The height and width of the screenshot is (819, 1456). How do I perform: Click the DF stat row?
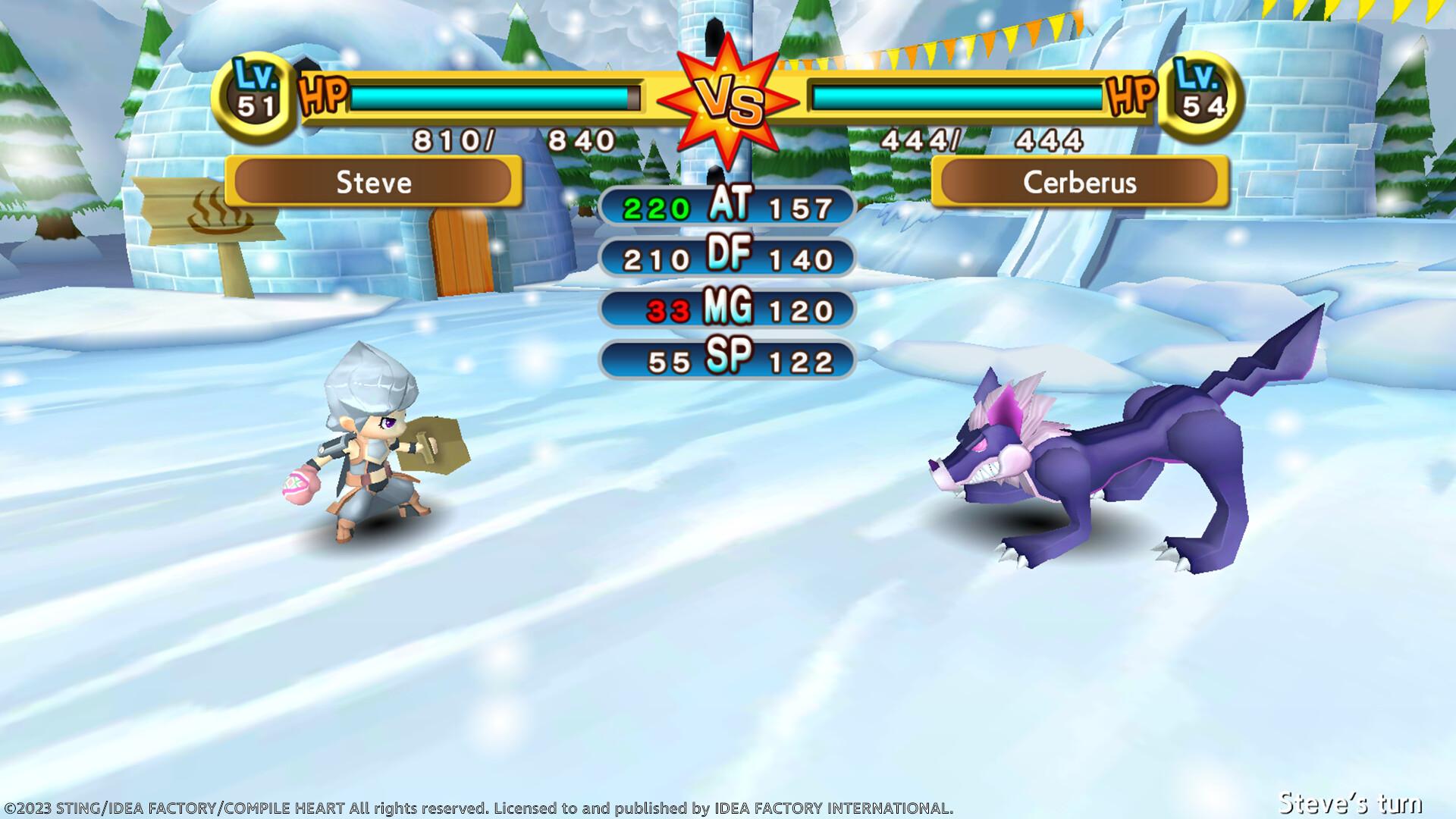coord(726,259)
